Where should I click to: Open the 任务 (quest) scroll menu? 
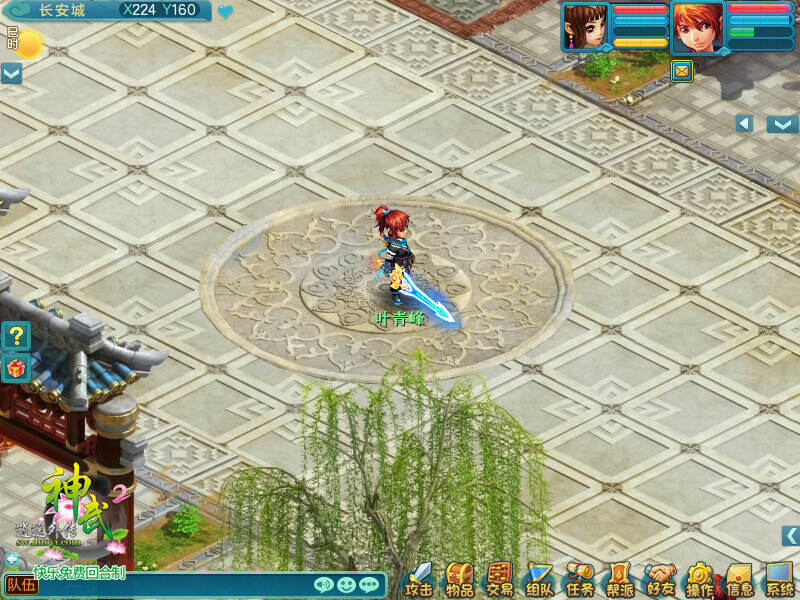tap(579, 580)
